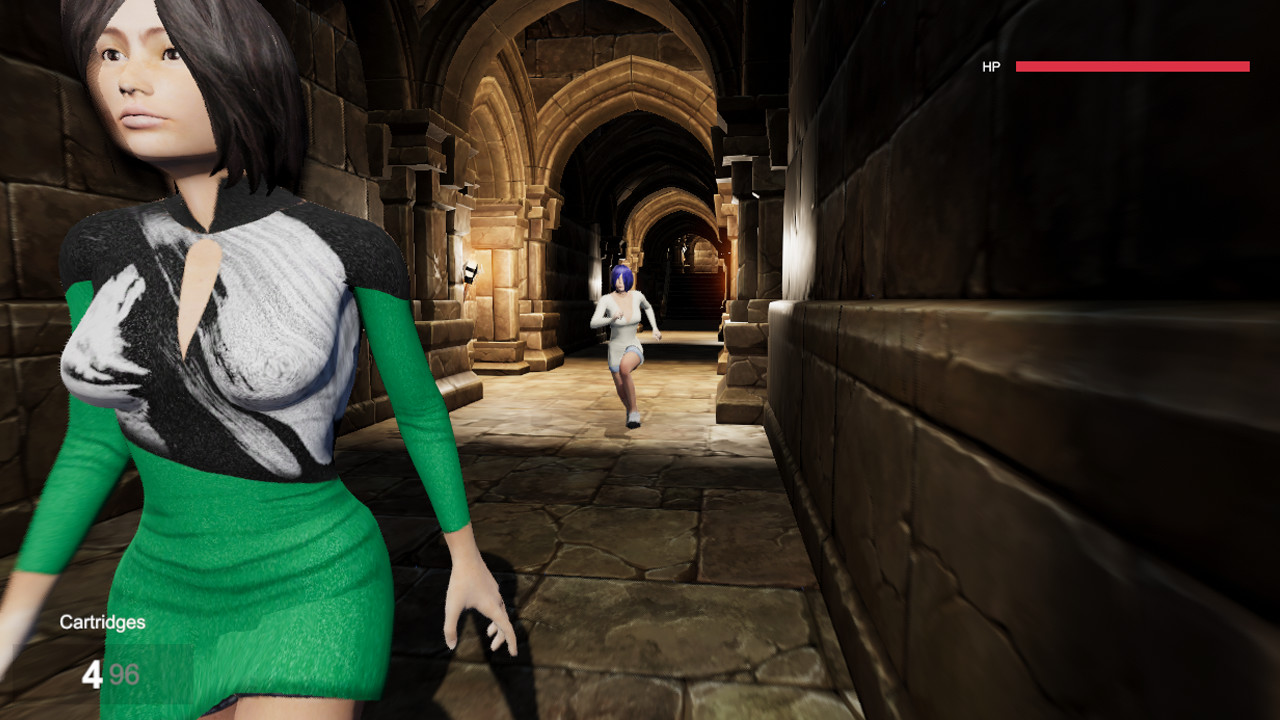Click the HP label in the top corner

990,68
